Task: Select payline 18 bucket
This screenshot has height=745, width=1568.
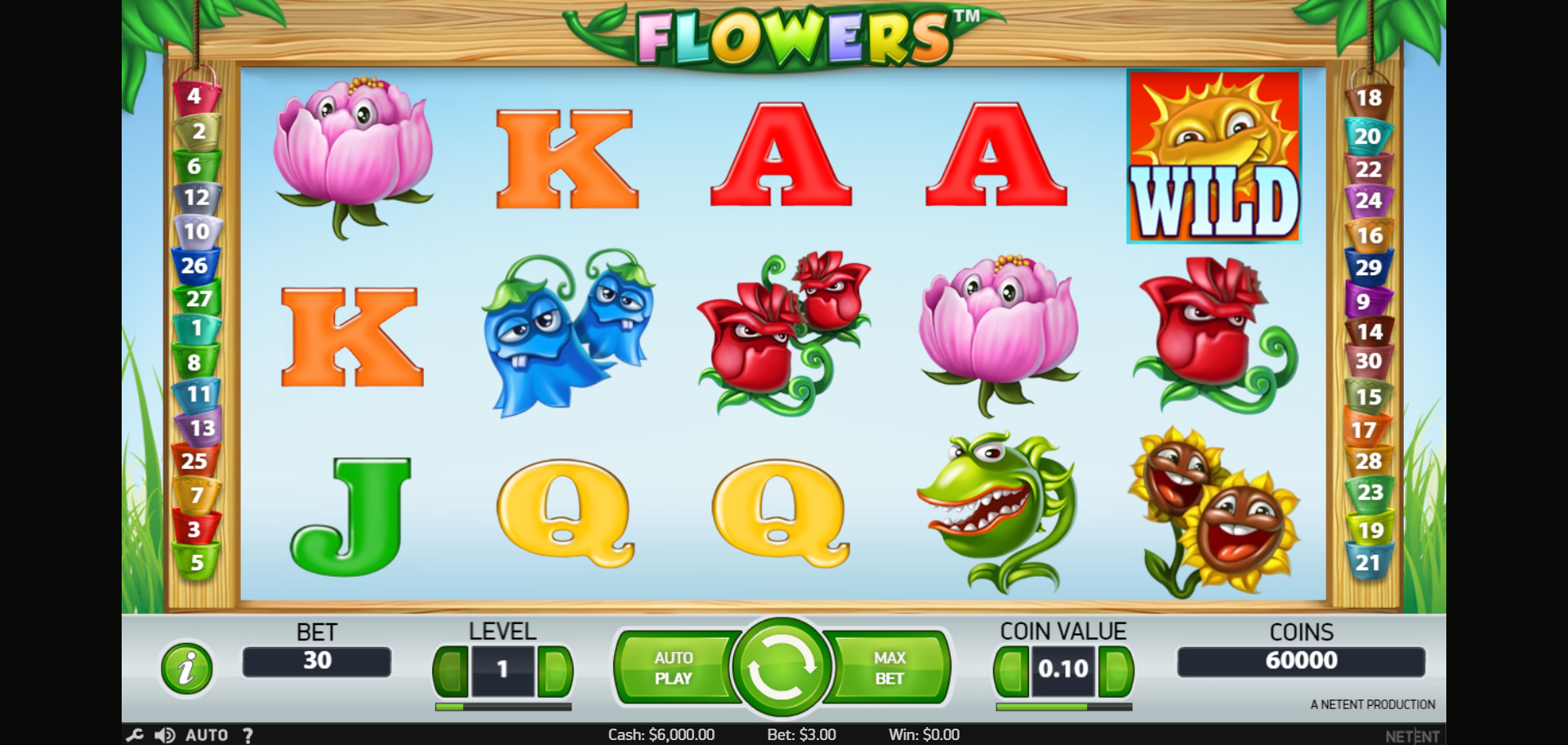Action: (1369, 99)
